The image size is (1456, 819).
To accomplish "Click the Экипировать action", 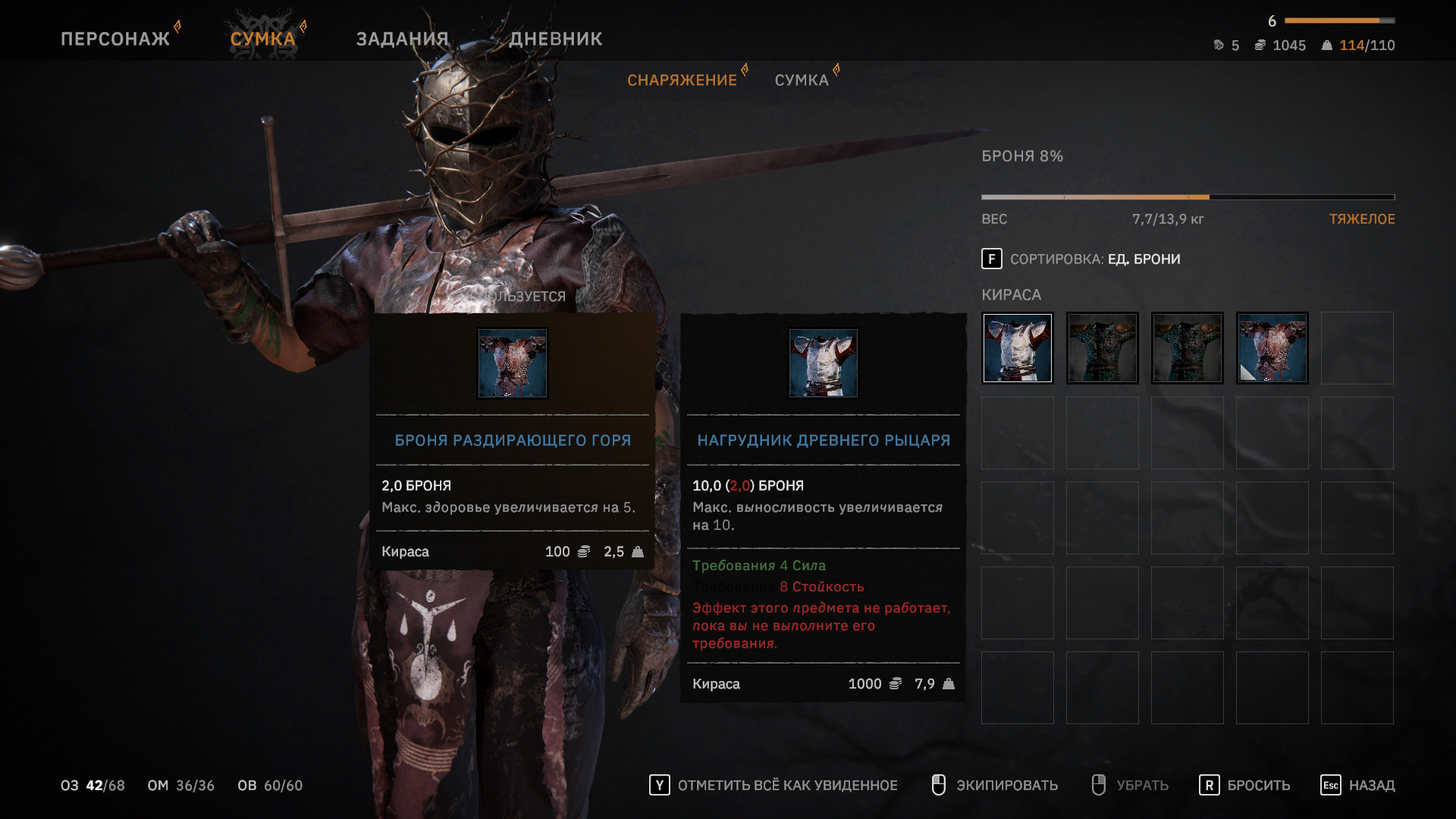I will pos(994,785).
